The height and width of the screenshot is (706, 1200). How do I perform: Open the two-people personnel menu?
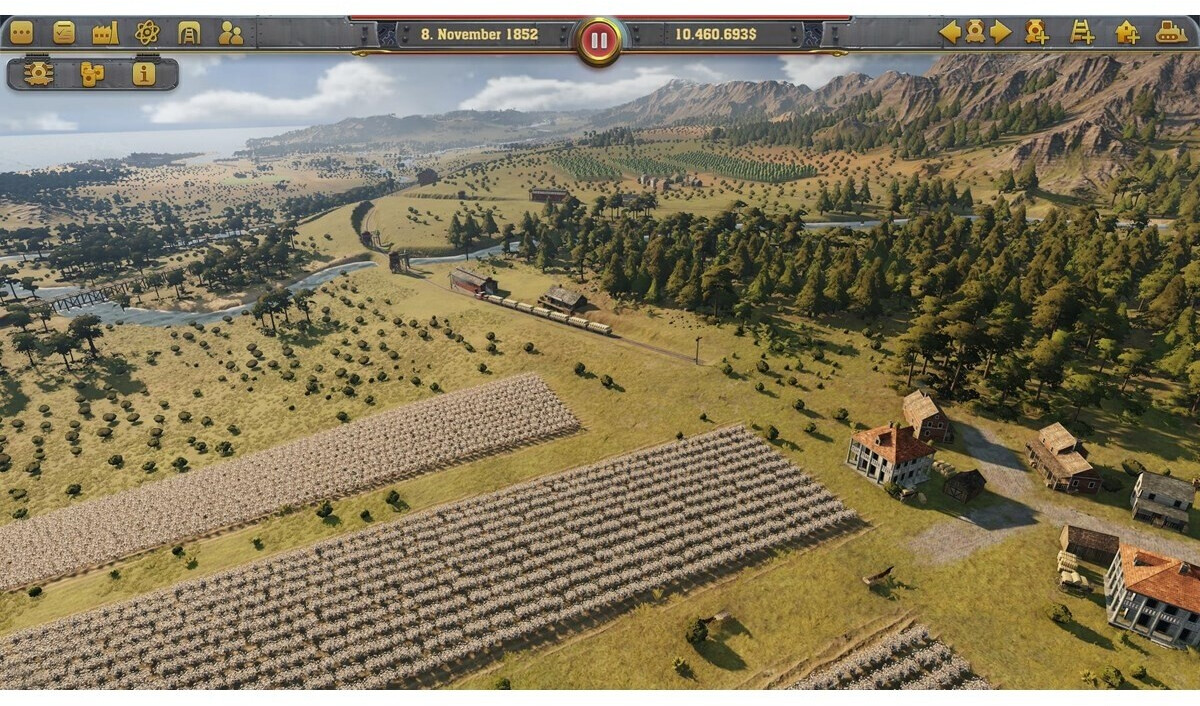pyautogui.click(x=231, y=33)
